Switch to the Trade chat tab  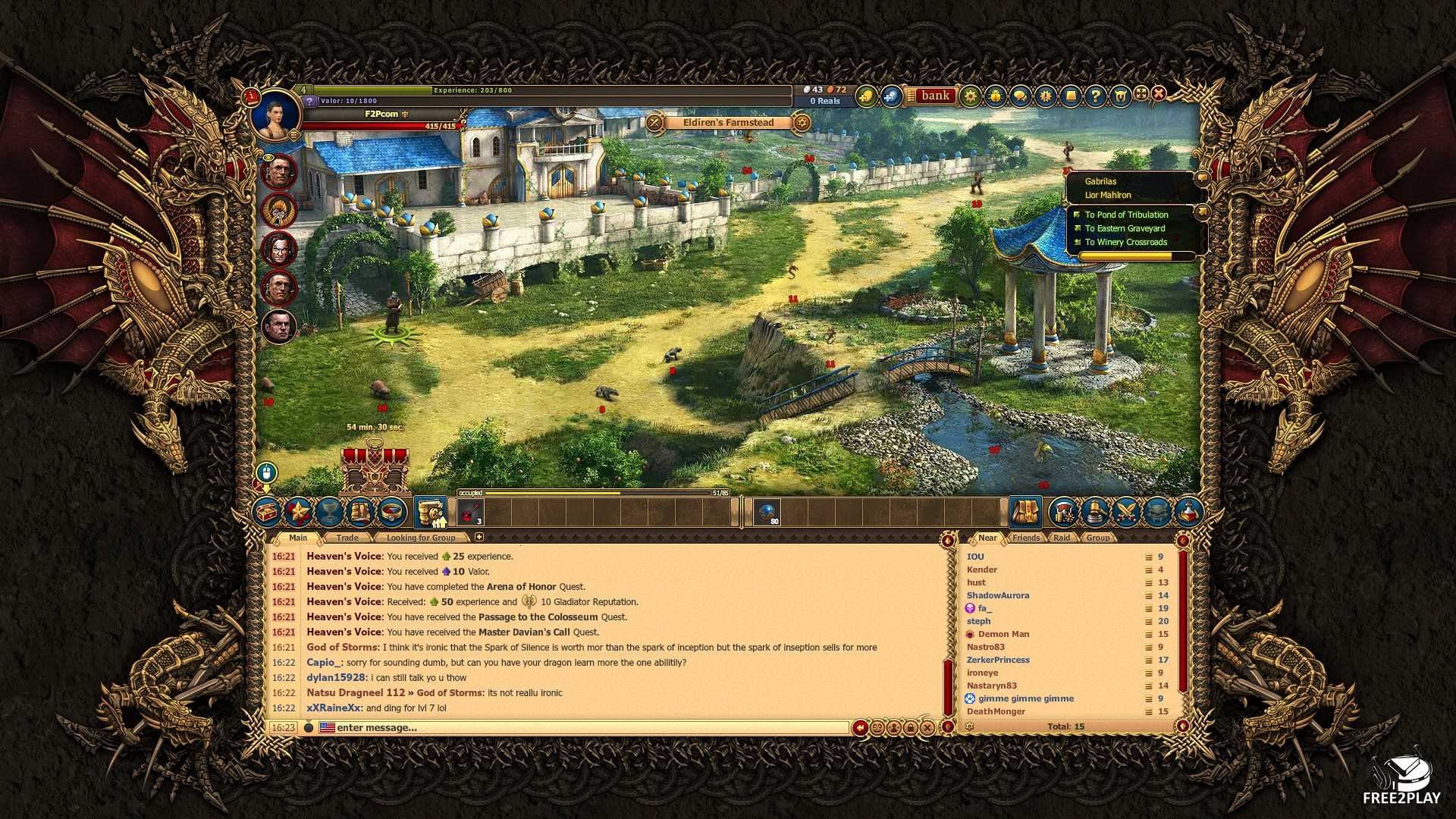click(347, 538)
